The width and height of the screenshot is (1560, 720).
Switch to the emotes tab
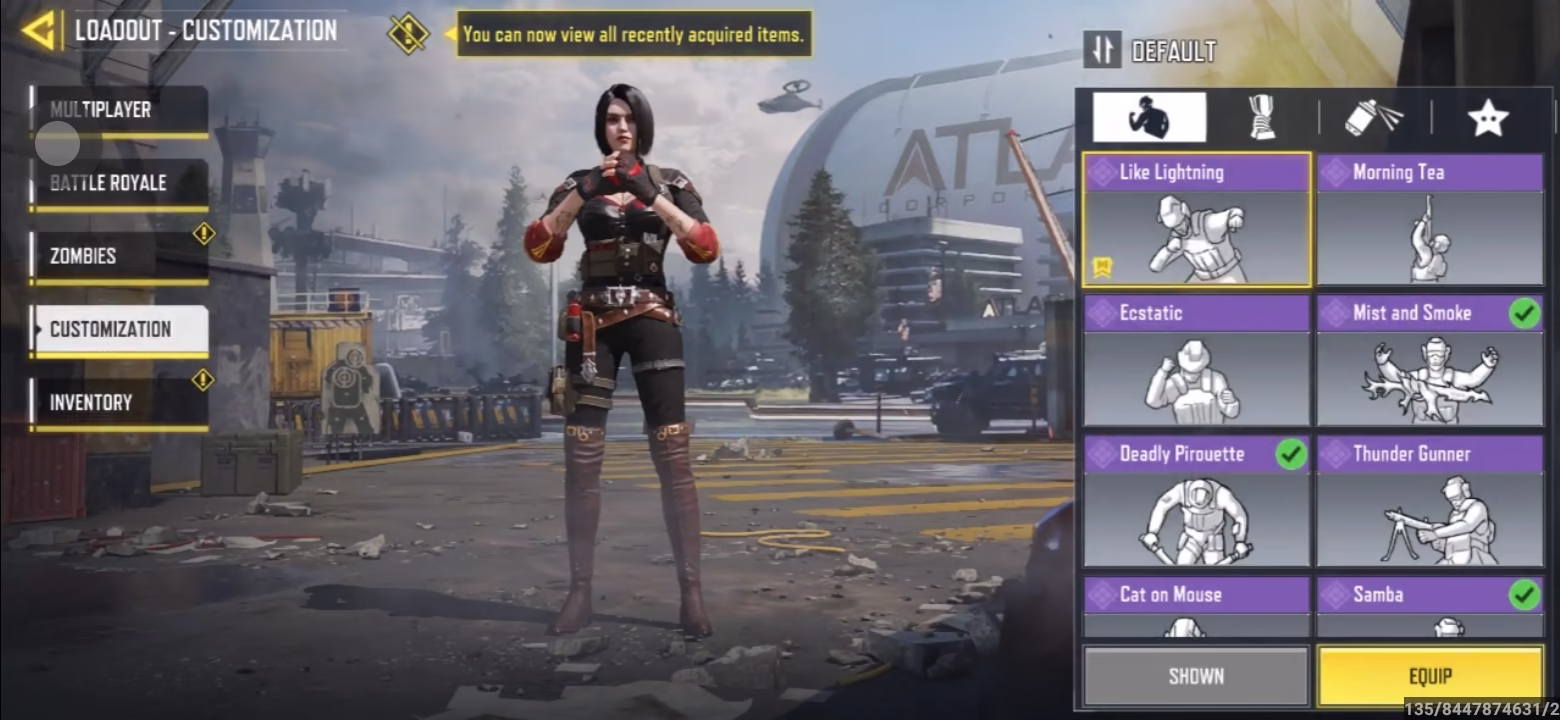pos(1149,118)
